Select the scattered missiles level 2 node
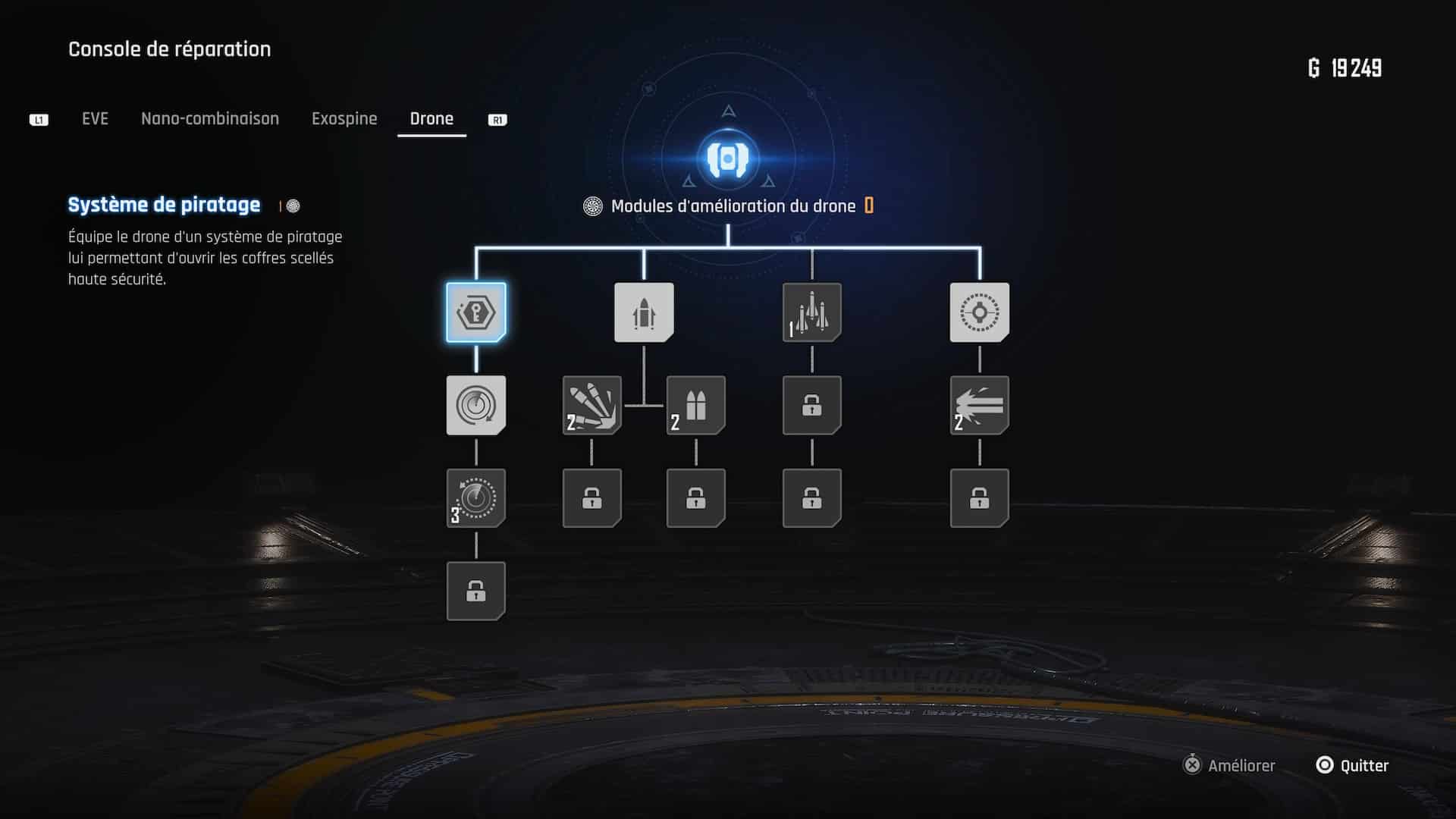Screen dimensions: 1456x819 592,406
